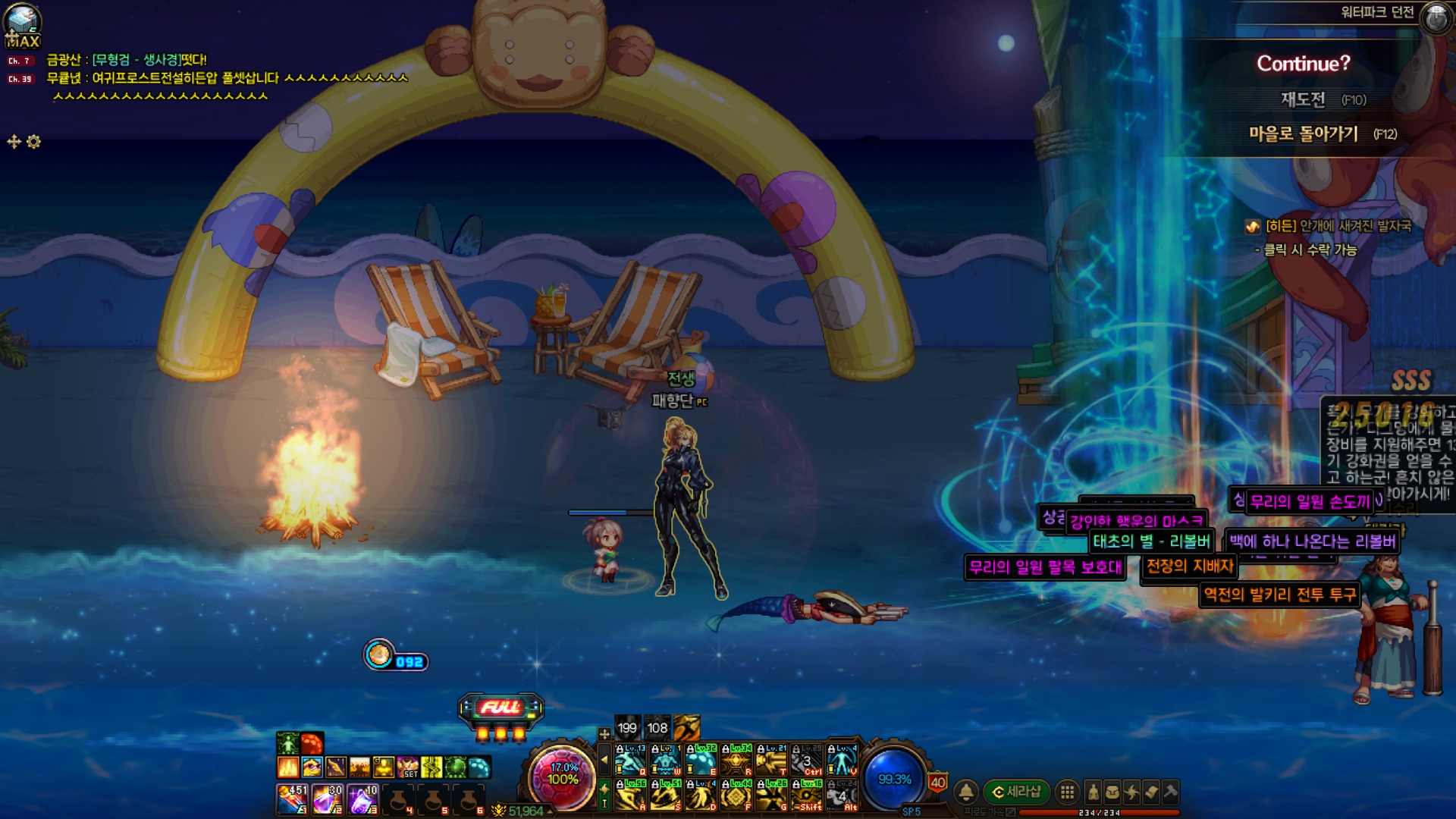Screen dimensions: 1456x819
Task: Select 마을로 돌아가기 to return to town
Action: click(1303, 133)
